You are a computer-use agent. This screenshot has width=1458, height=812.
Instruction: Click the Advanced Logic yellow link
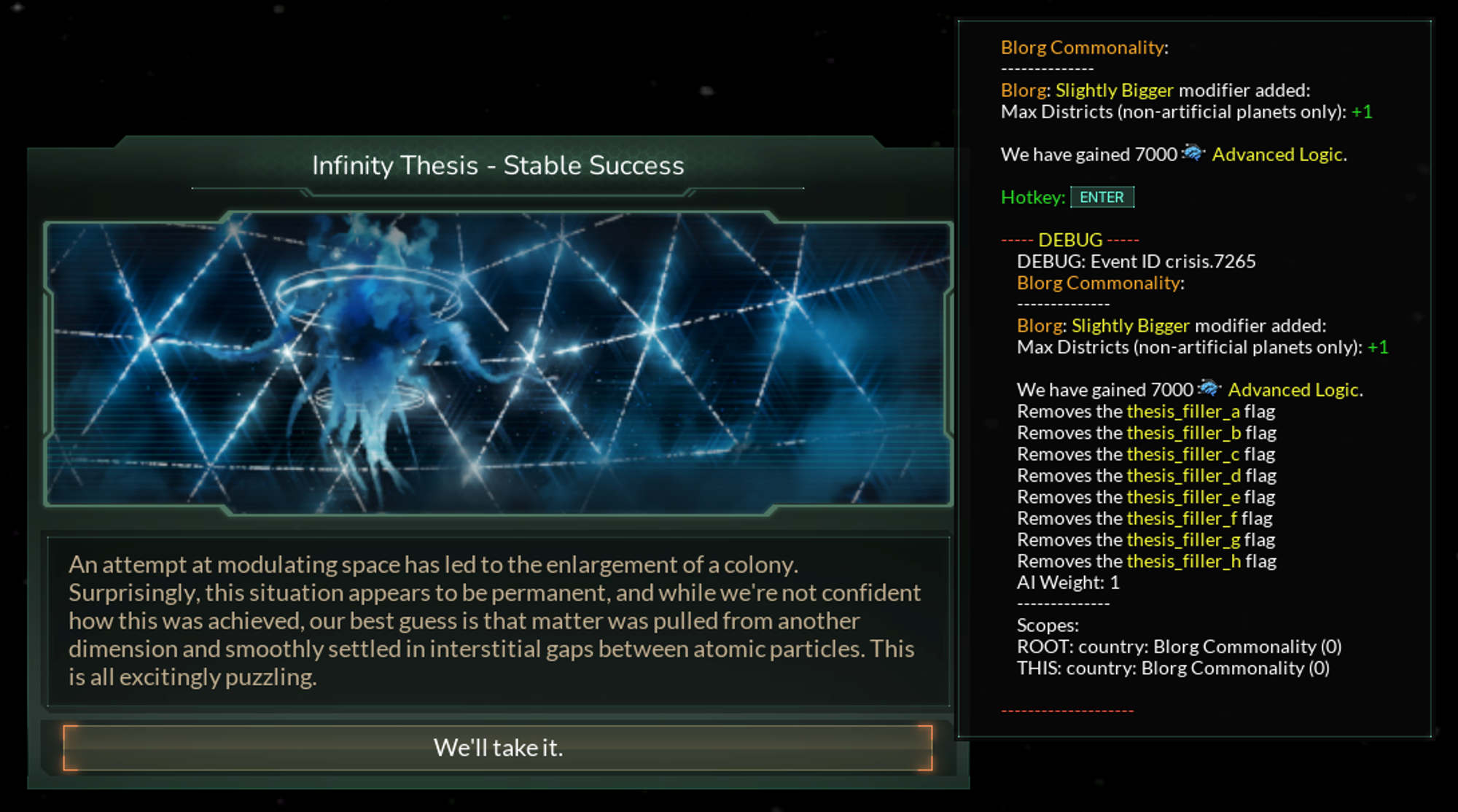coord(1278,155)
